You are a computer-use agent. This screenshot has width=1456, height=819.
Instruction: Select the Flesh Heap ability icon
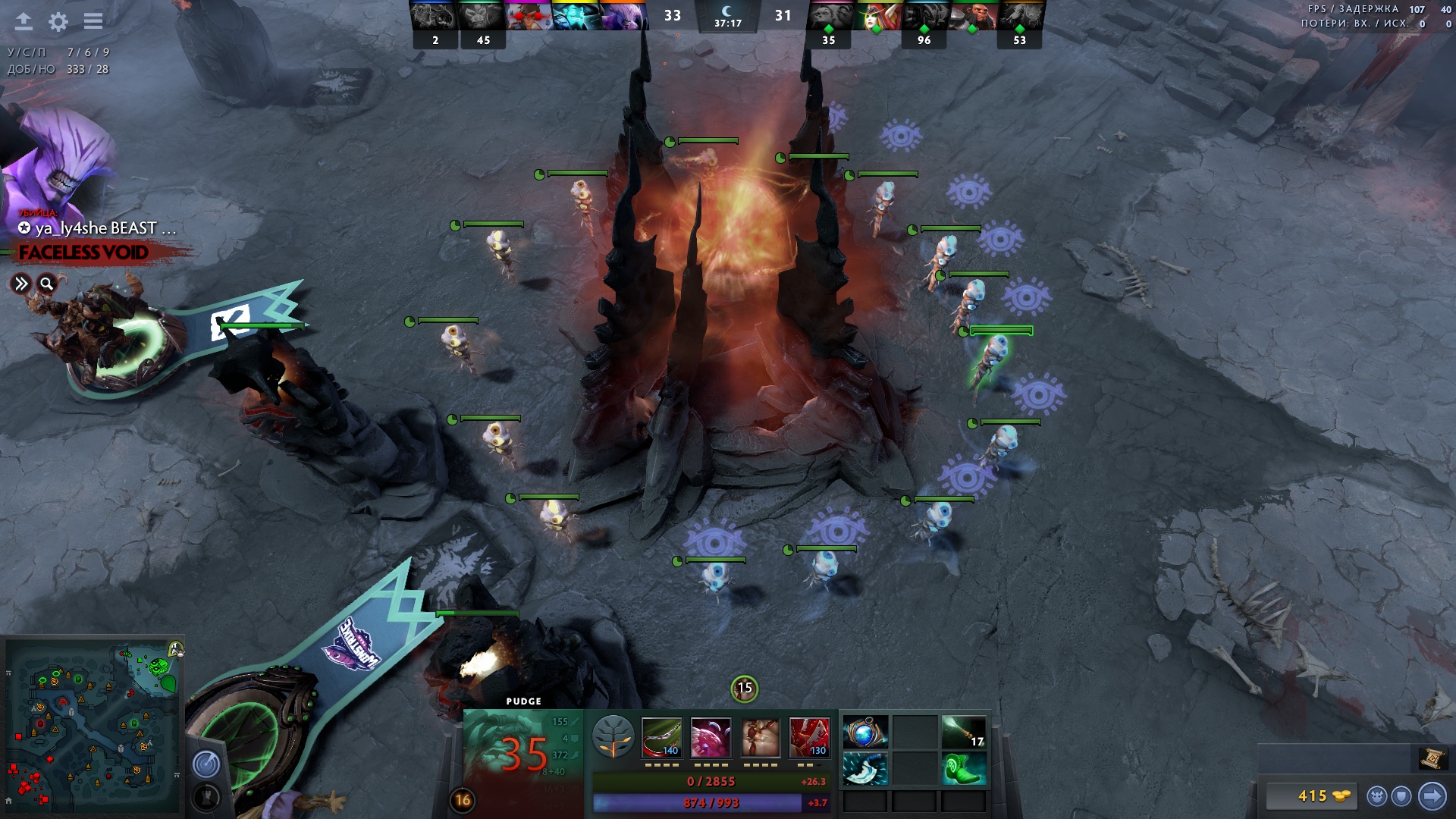tap(760, 737)
